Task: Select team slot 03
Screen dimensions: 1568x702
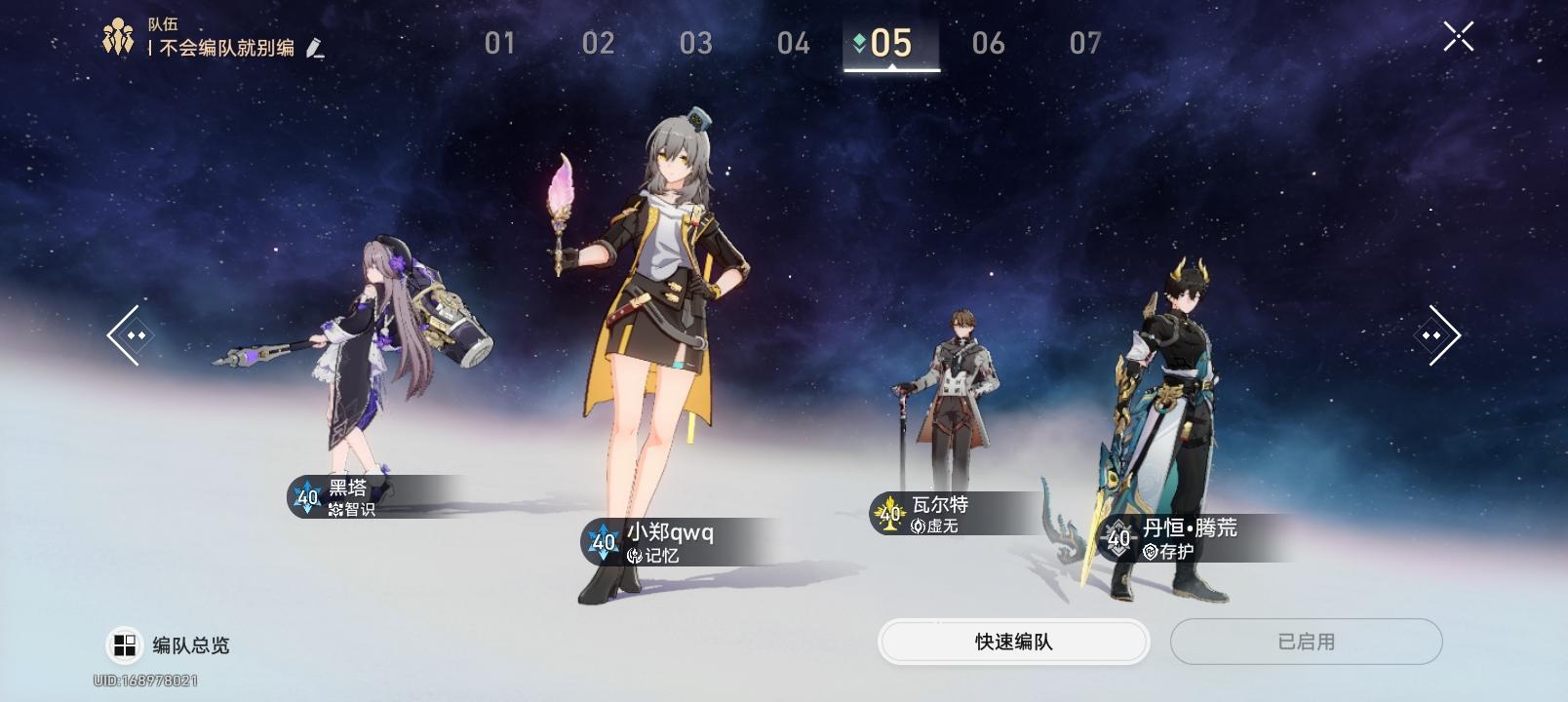Action: (x=695, y=42)
